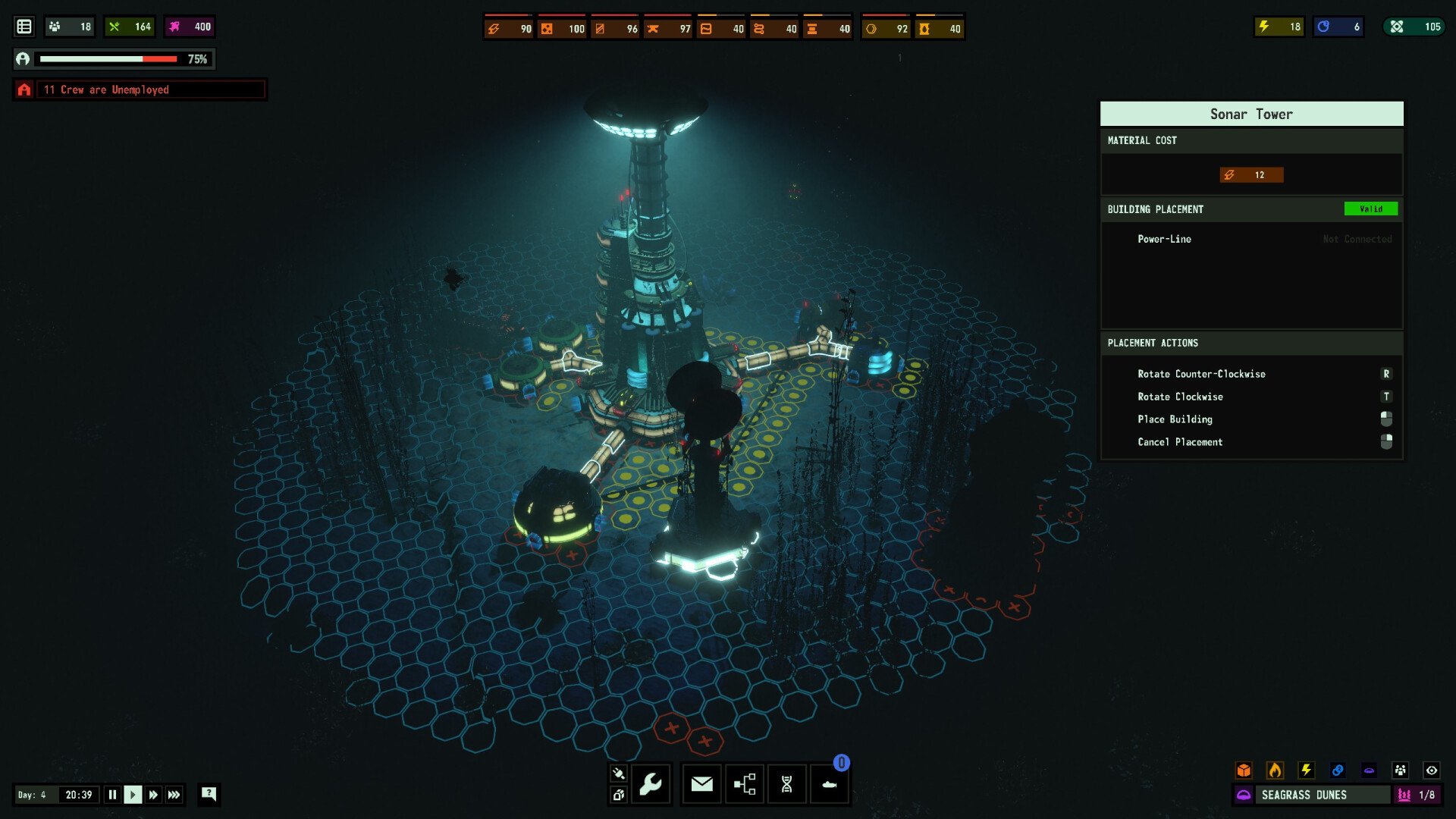This screenshot has width=1456, height=819.
Task: Toggle the crew group overlay
Action: pyautogui.click(x=1400, y=770)
